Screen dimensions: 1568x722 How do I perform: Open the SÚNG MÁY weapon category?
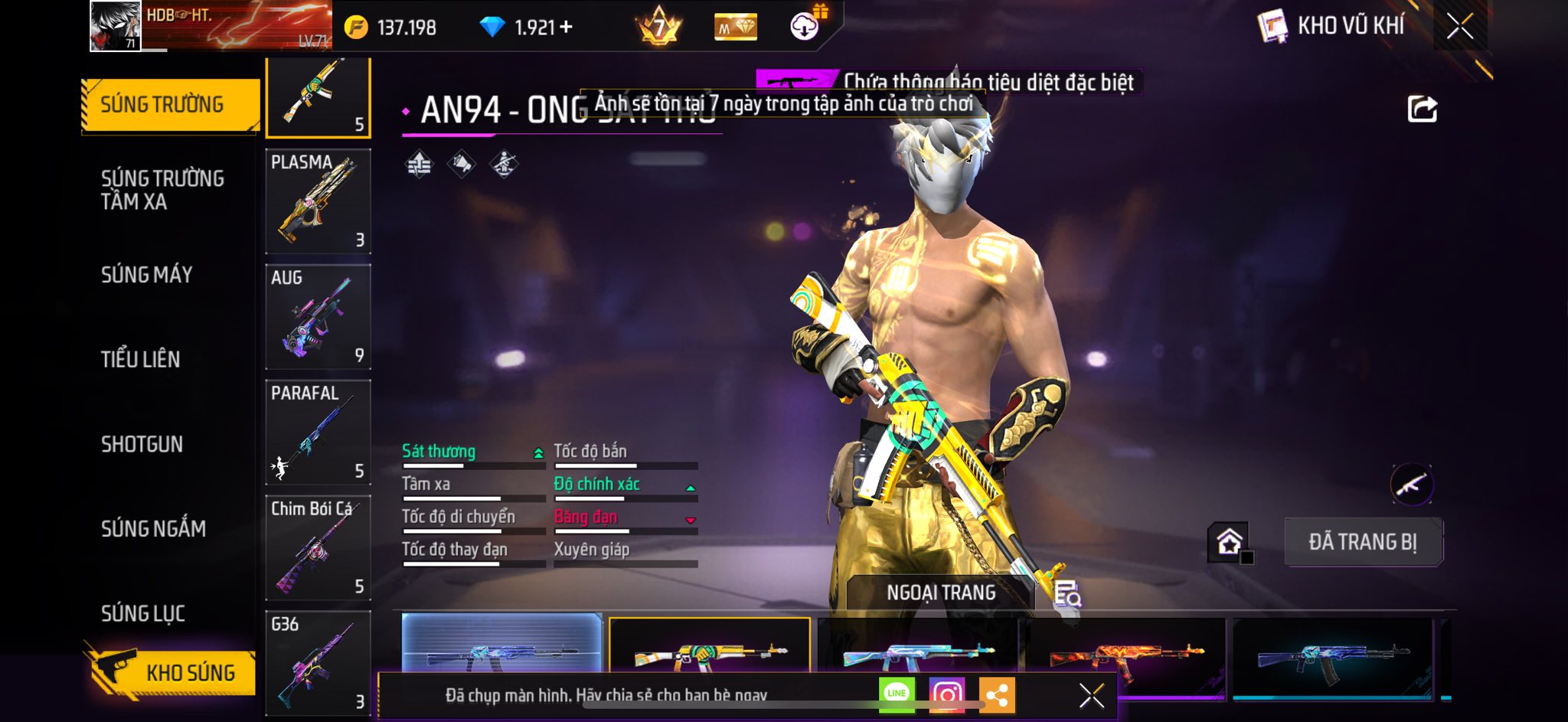(x=147, y=275)
